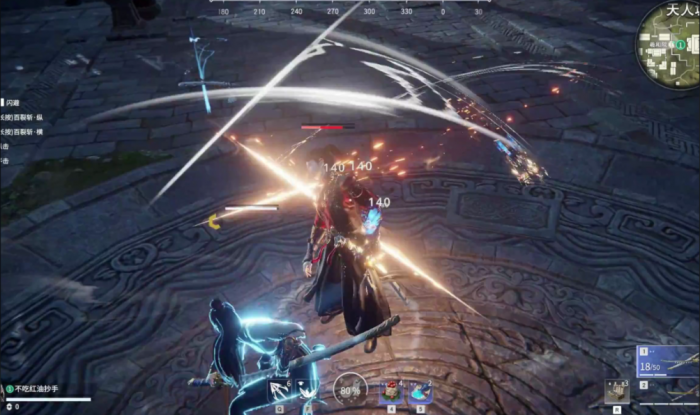Use the red mushroom consumable slot
Screen dimensions: 700x415
[x=391, y=389]
